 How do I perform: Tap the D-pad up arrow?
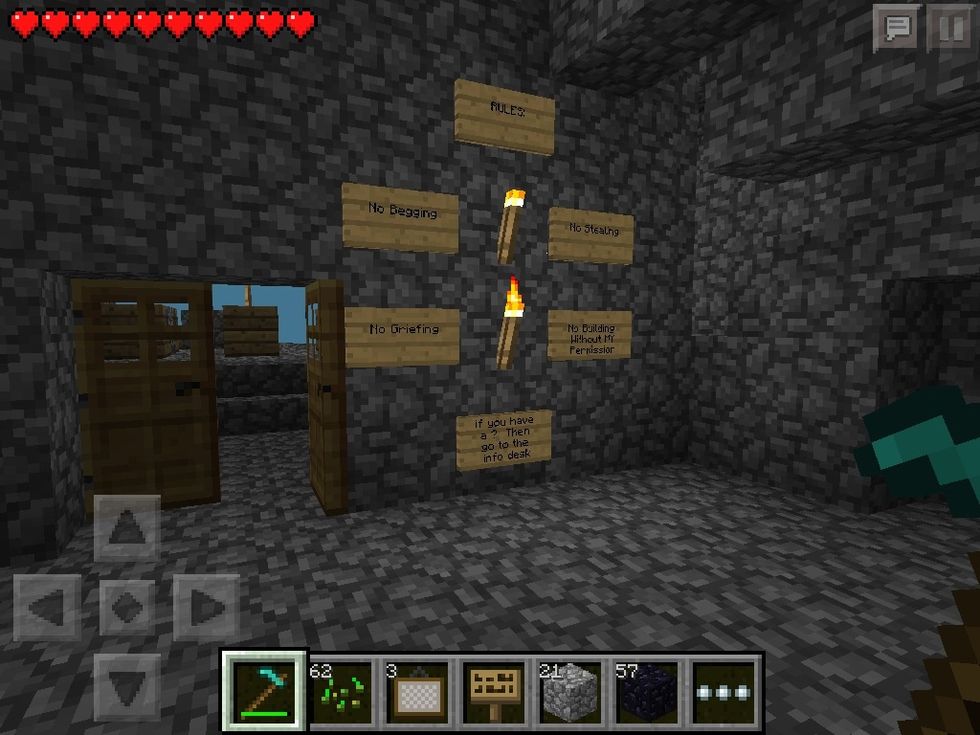pyautogui.click(x=127, y=527)
